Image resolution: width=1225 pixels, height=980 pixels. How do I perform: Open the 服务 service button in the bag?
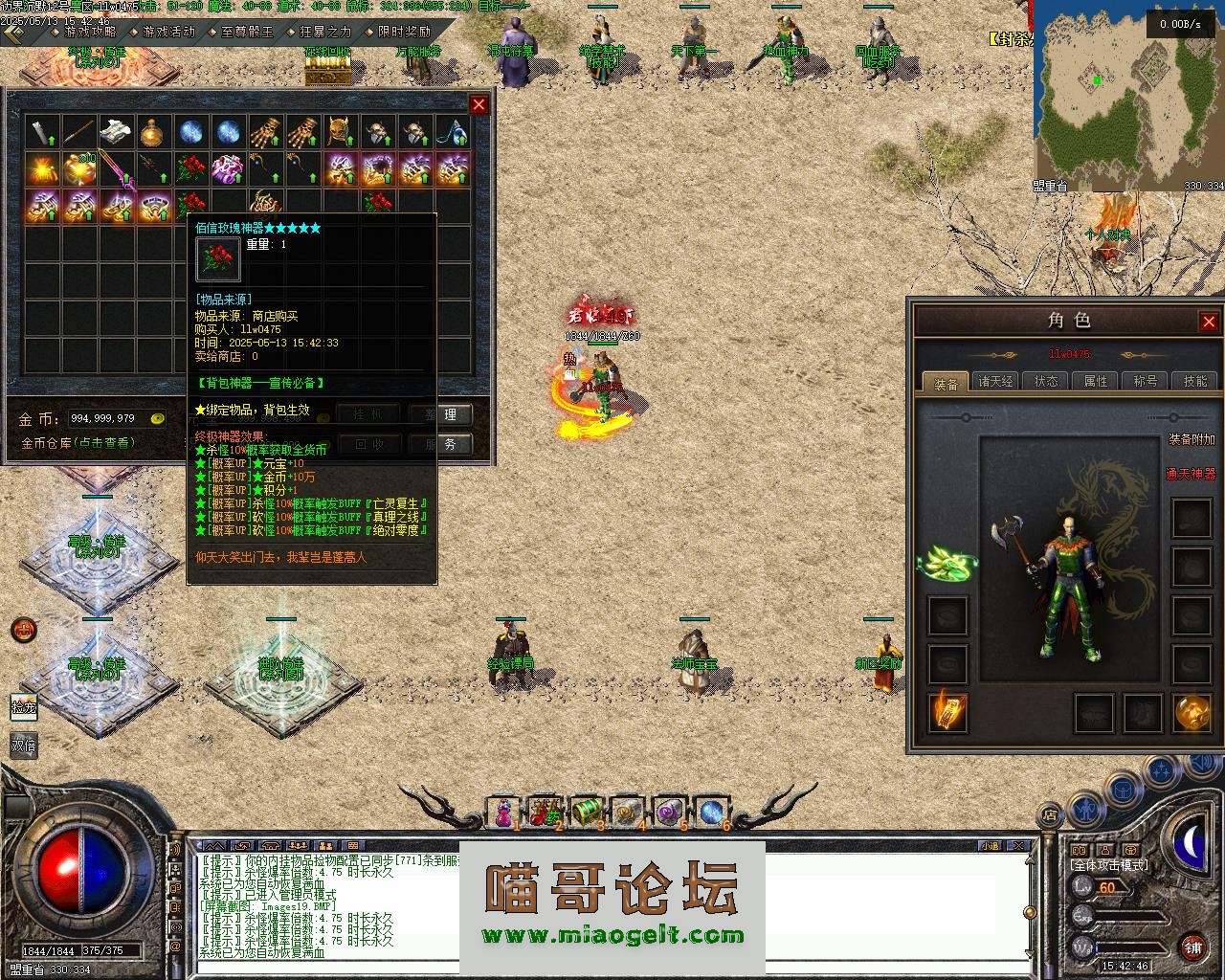pos(448,444)
